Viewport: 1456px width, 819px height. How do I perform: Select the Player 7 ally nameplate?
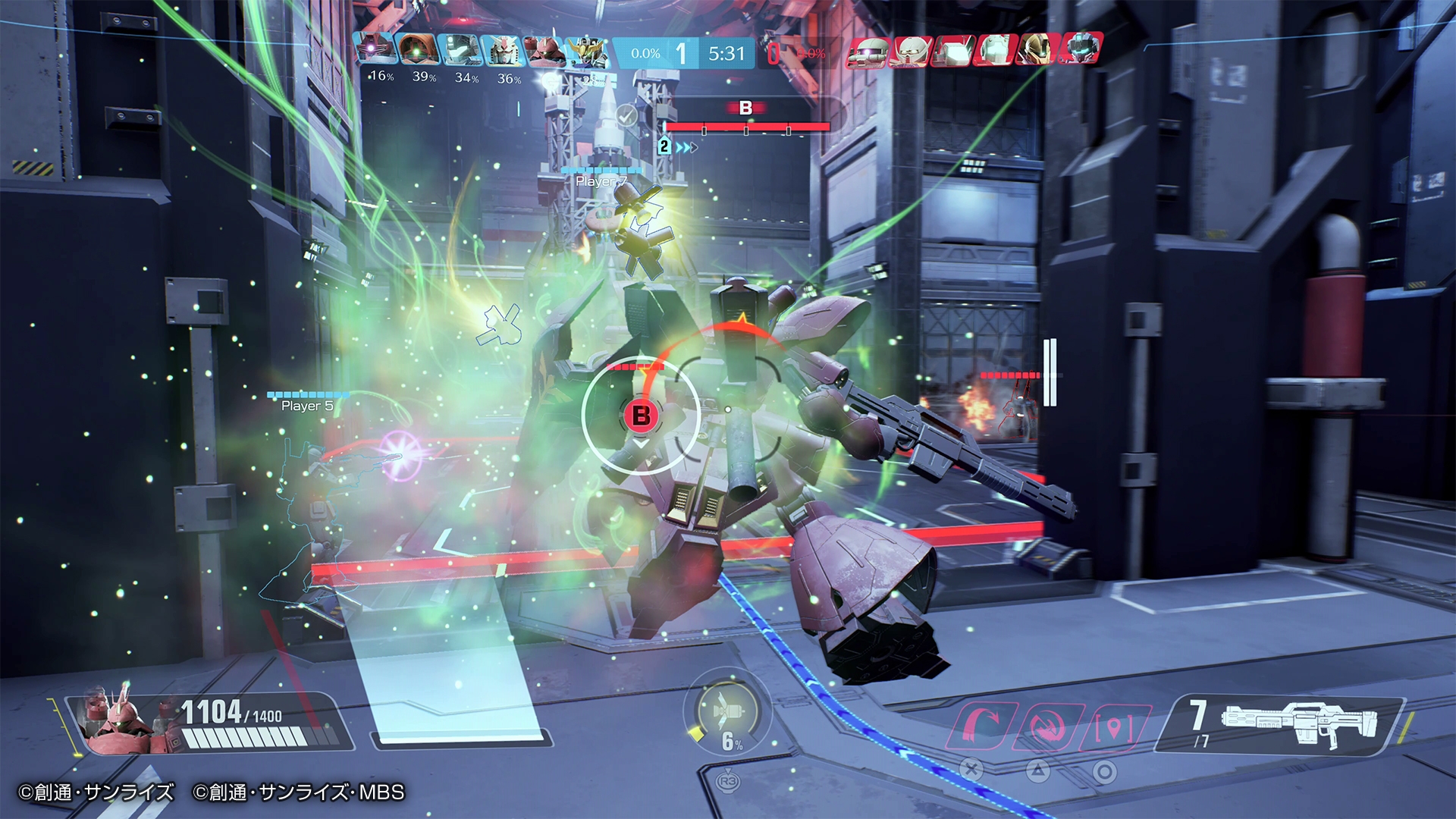[601, 181]
